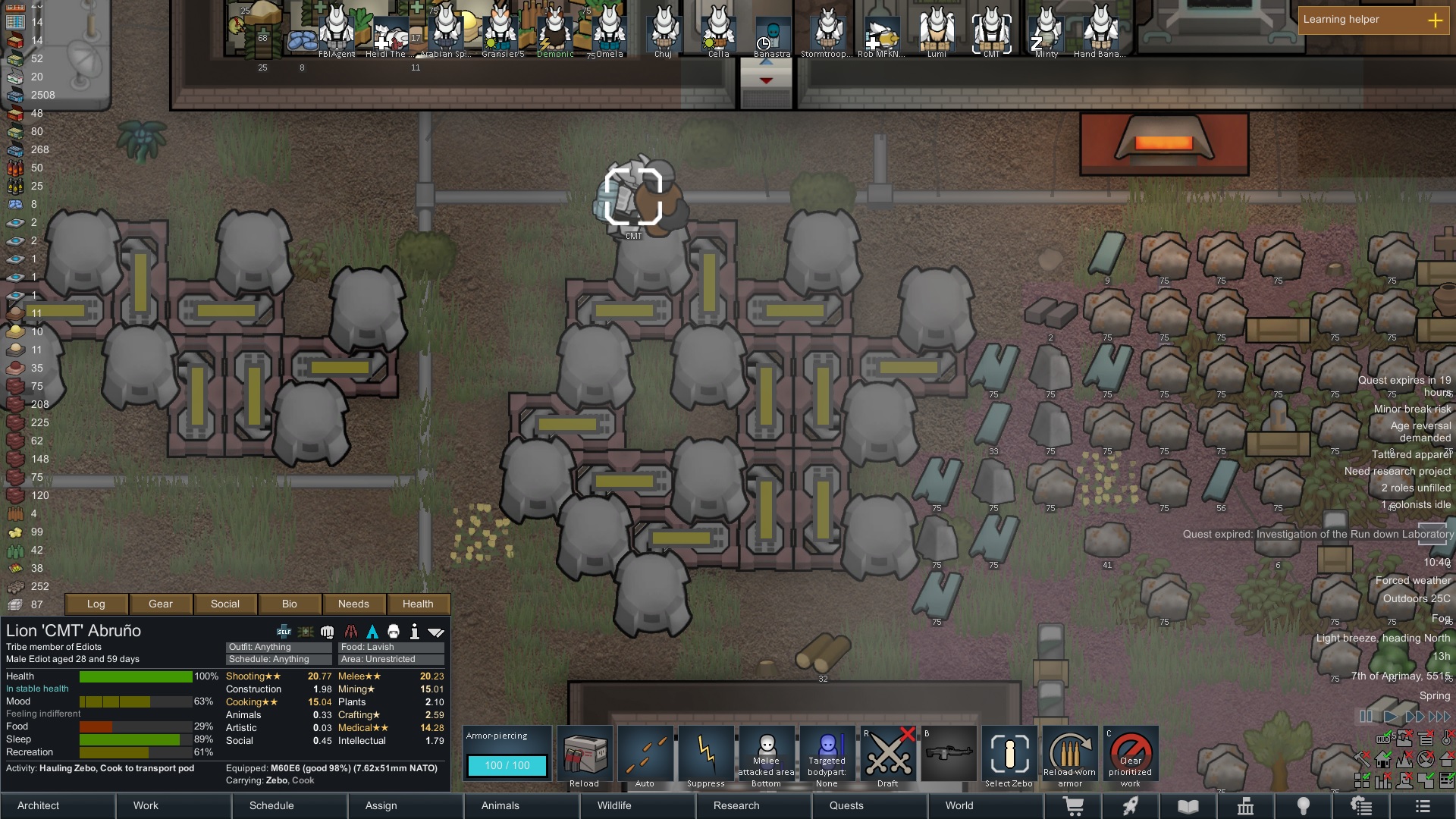Open the Work priorities tab
This screenshot has height=819, width=1456.
pos(146,805)
